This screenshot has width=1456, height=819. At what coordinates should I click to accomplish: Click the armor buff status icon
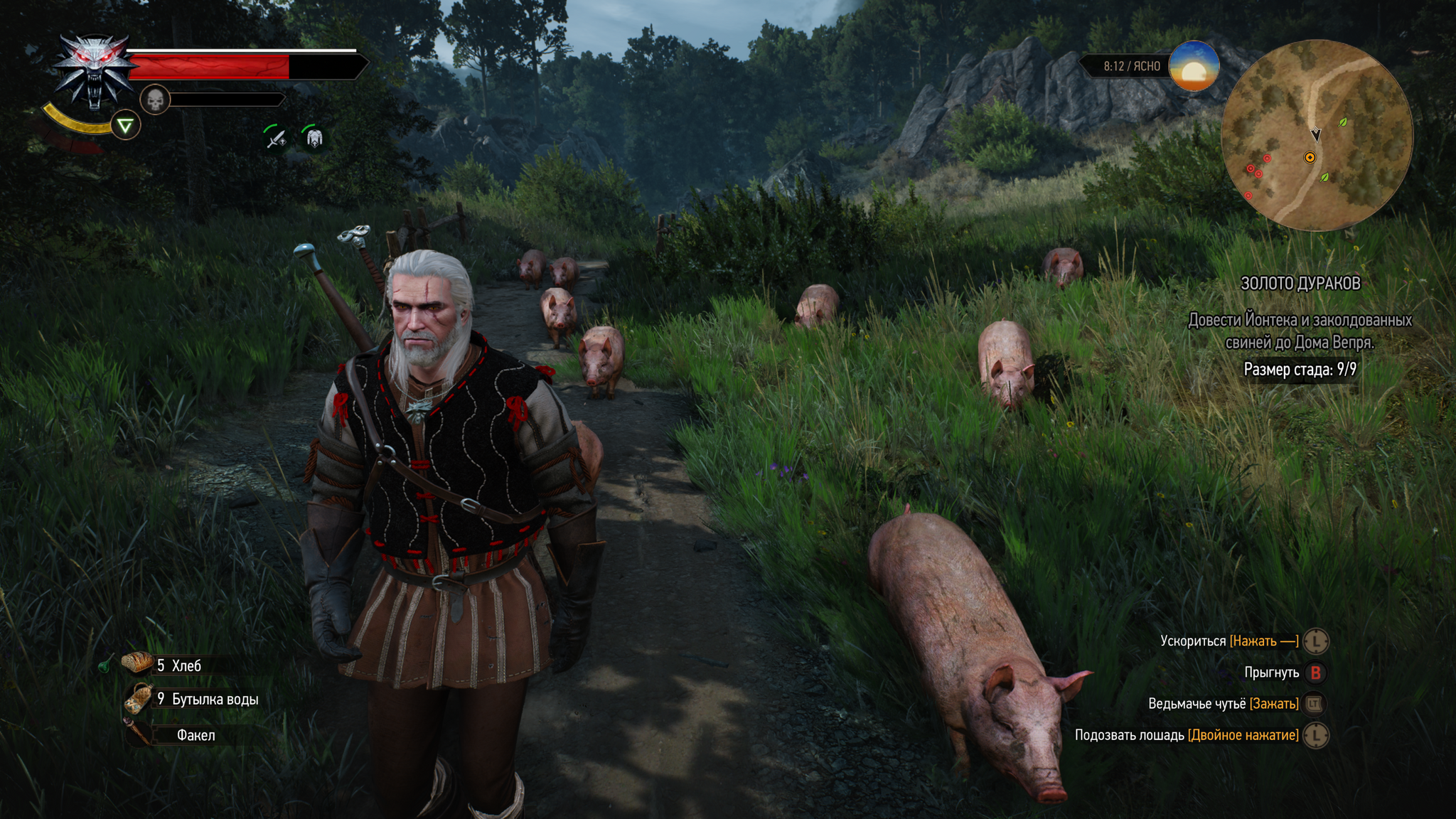pyautogui.click(x=314, y=137)
